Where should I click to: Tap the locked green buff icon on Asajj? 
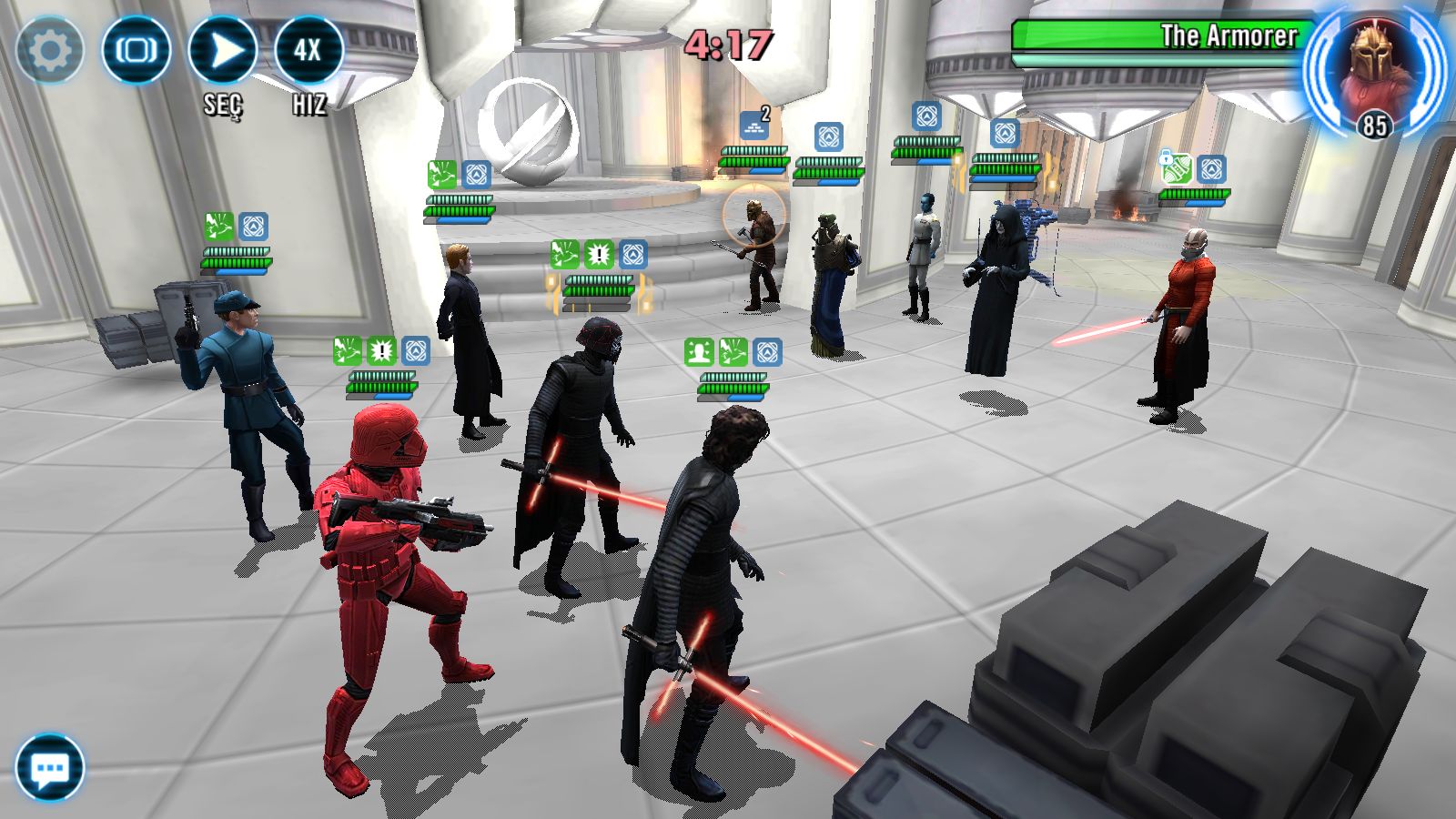click(x=1177, y=169)
